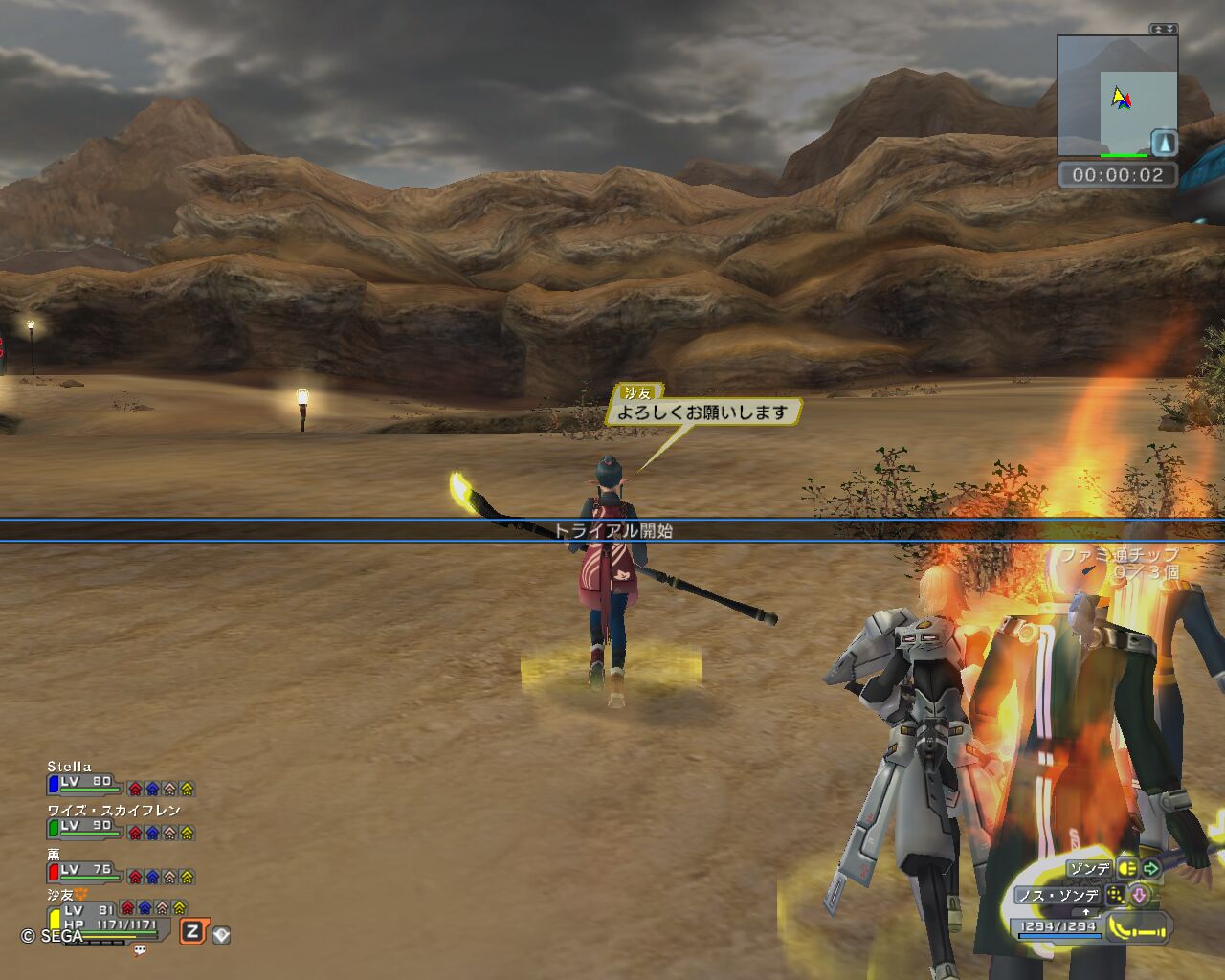Viewport: 1225px width, 980px height.
Task: Open the chat speech bubble icon
Action: 140,950
